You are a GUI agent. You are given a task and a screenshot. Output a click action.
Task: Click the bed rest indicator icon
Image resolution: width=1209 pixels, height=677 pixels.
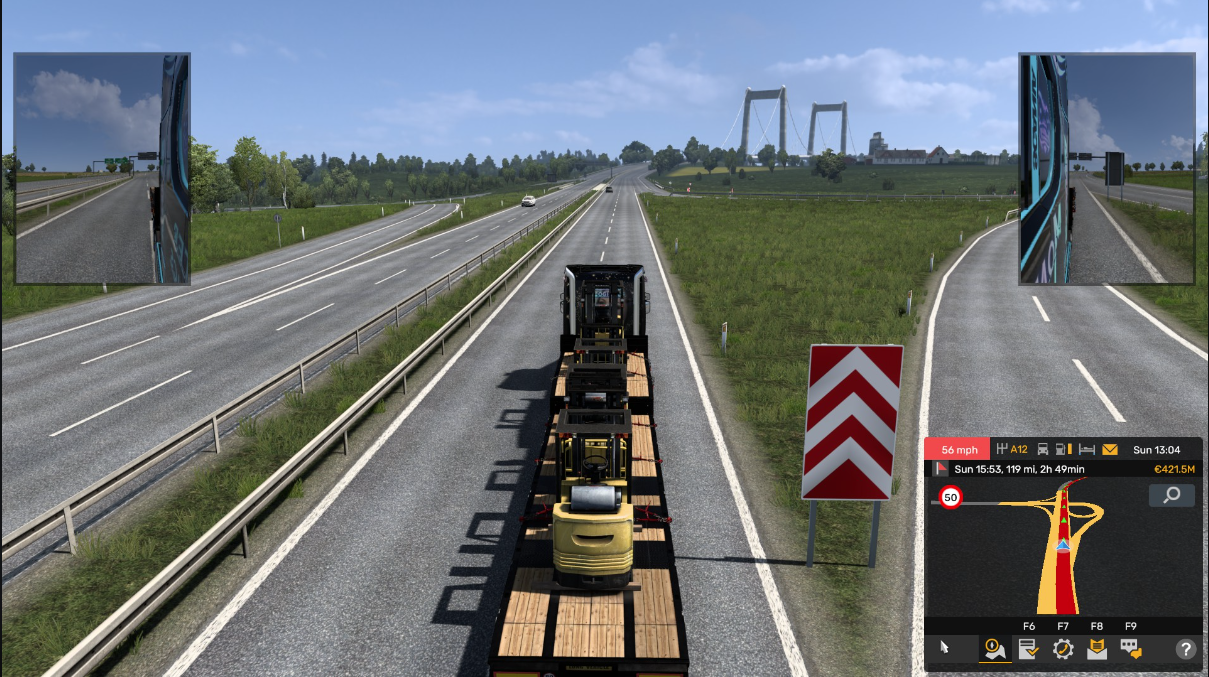(x=1088, y=449)
